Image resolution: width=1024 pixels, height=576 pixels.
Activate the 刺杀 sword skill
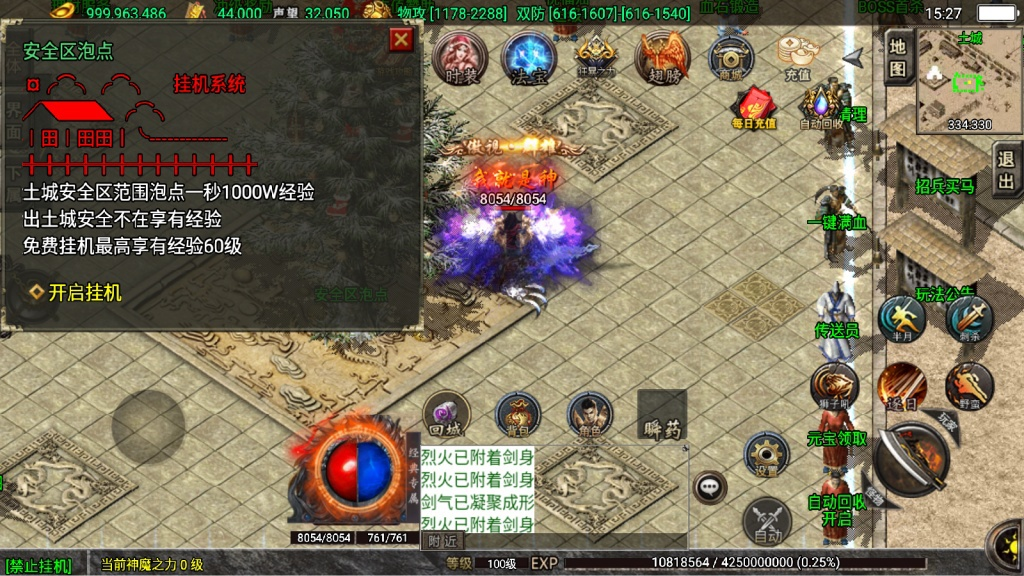(968, 319)
